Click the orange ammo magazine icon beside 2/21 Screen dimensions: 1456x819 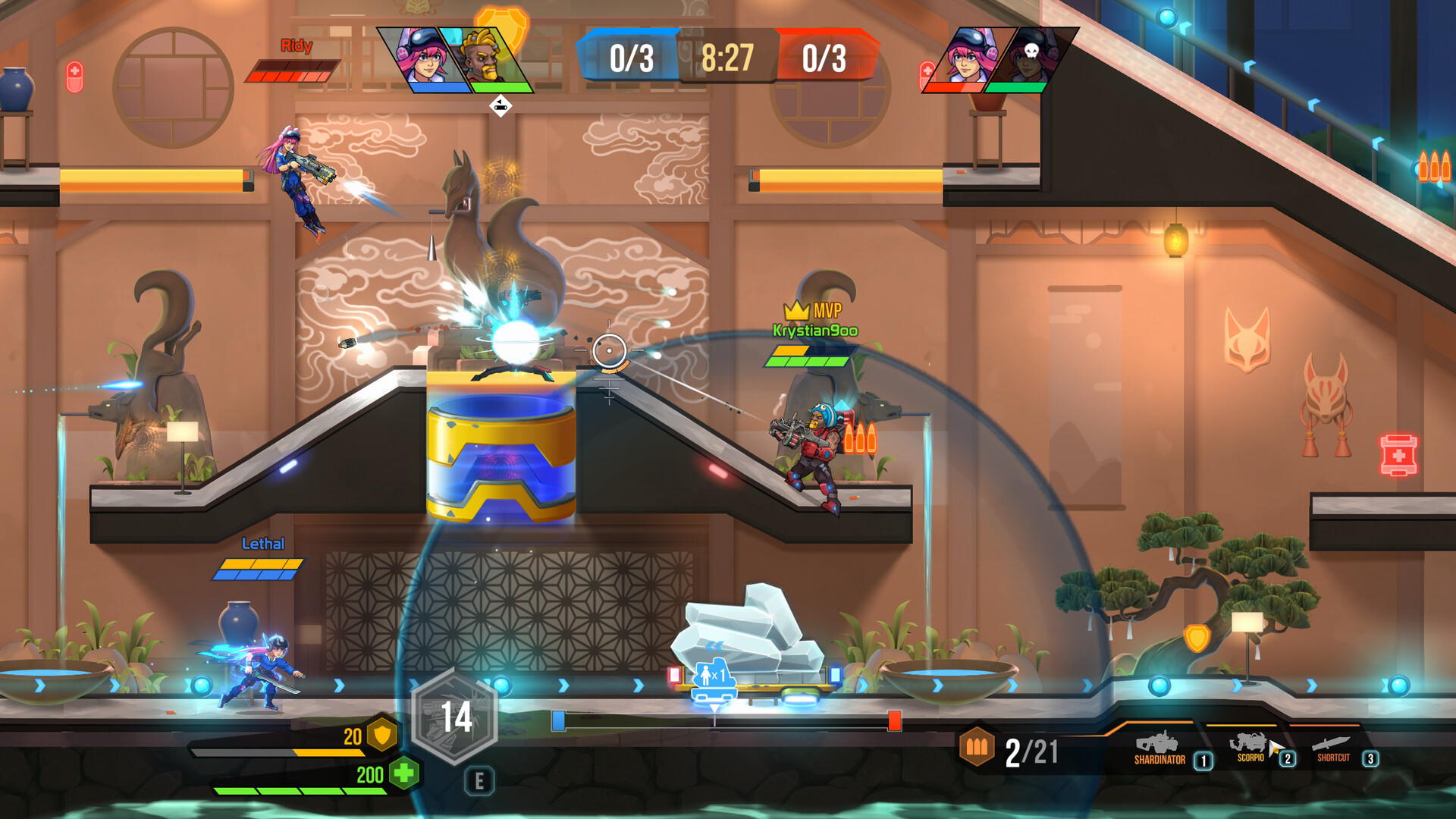click(978, 747)
